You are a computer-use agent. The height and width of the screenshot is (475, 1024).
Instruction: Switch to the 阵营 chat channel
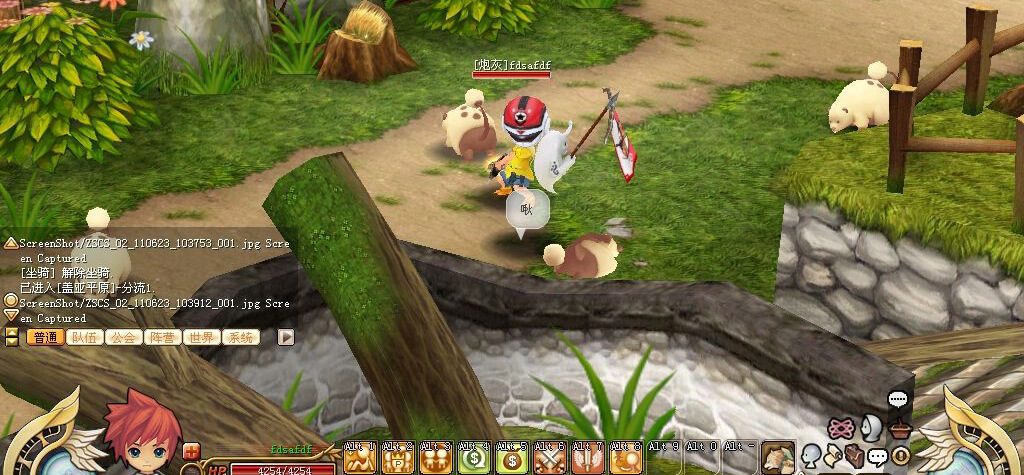click(162, 338)
